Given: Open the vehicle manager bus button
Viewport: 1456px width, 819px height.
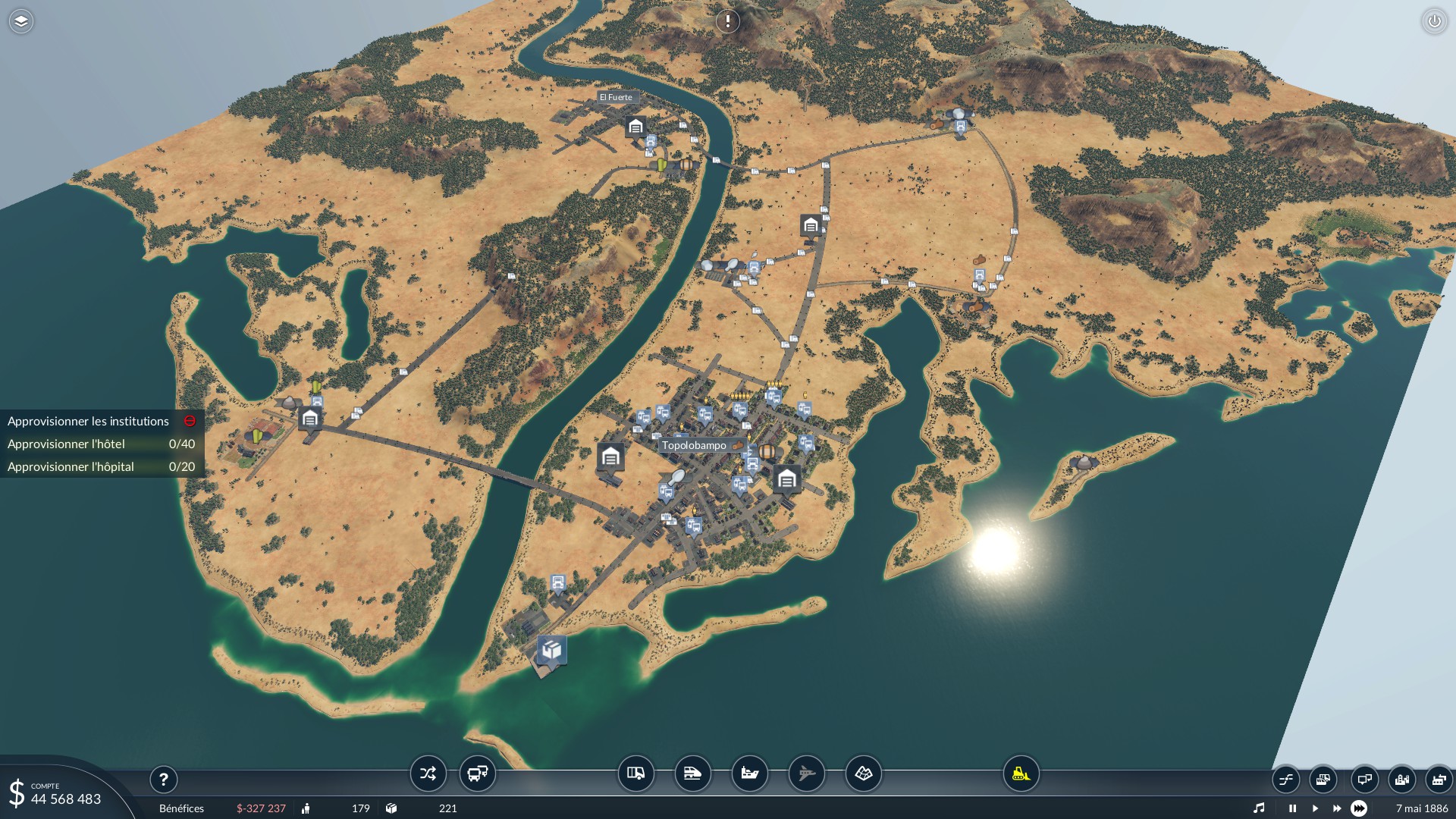Looking at the screenshot, I should pos(478,773).
